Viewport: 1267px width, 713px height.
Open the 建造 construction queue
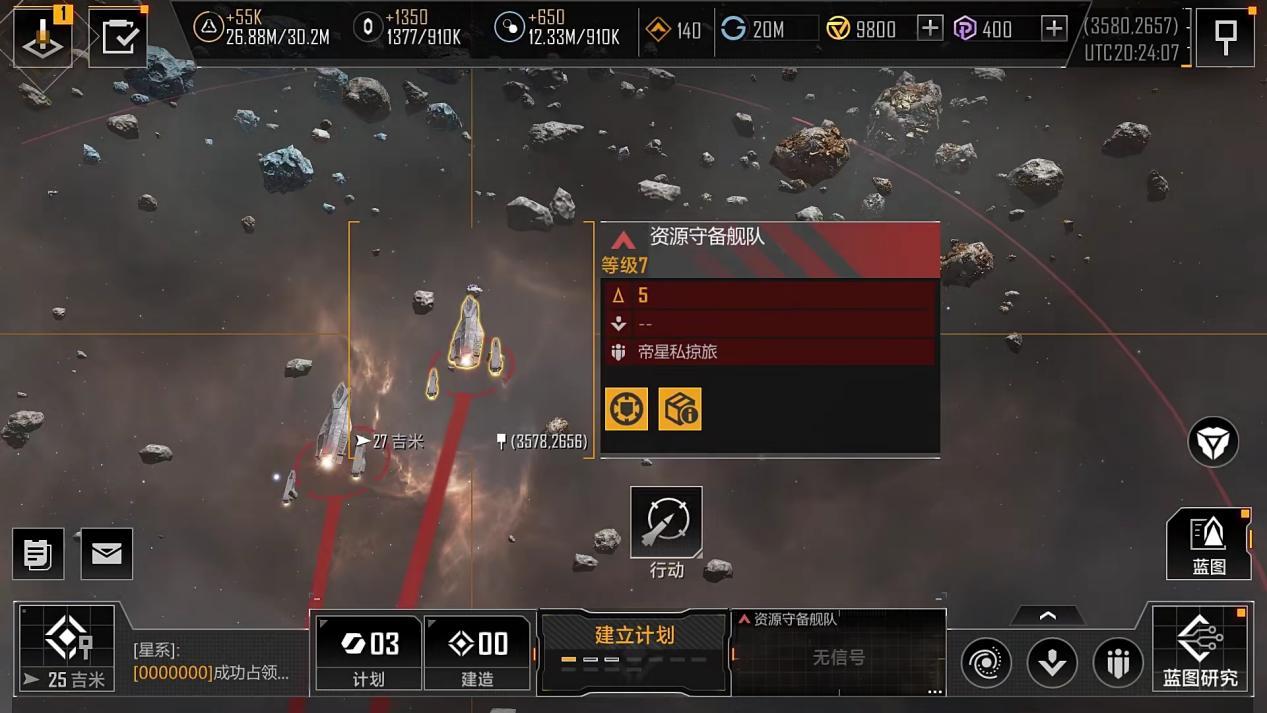click(x=477, y=652)
